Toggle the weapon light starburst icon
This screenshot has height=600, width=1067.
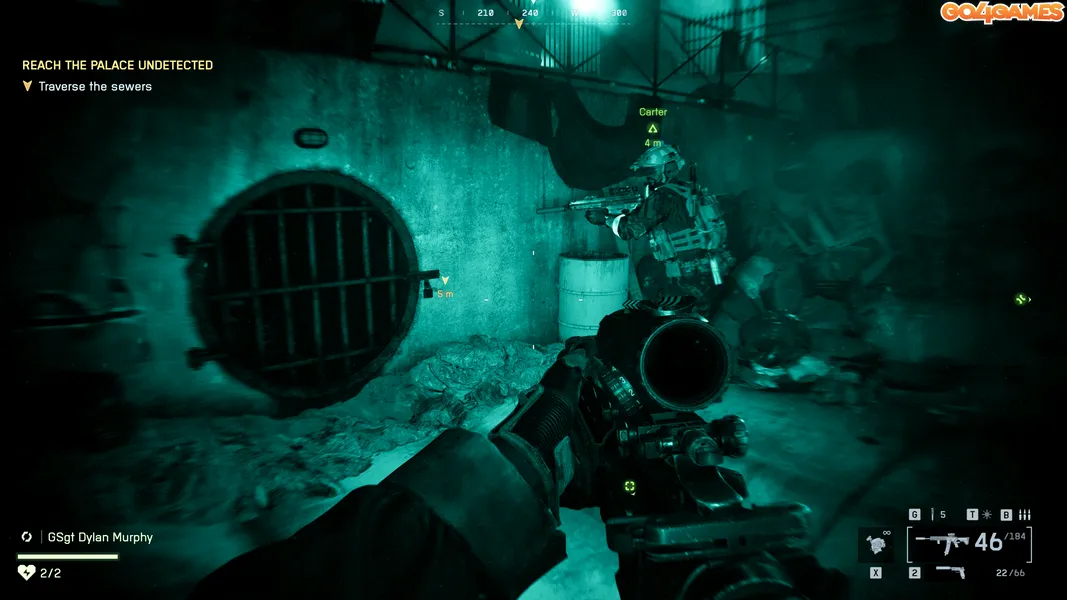click(987, 515)
